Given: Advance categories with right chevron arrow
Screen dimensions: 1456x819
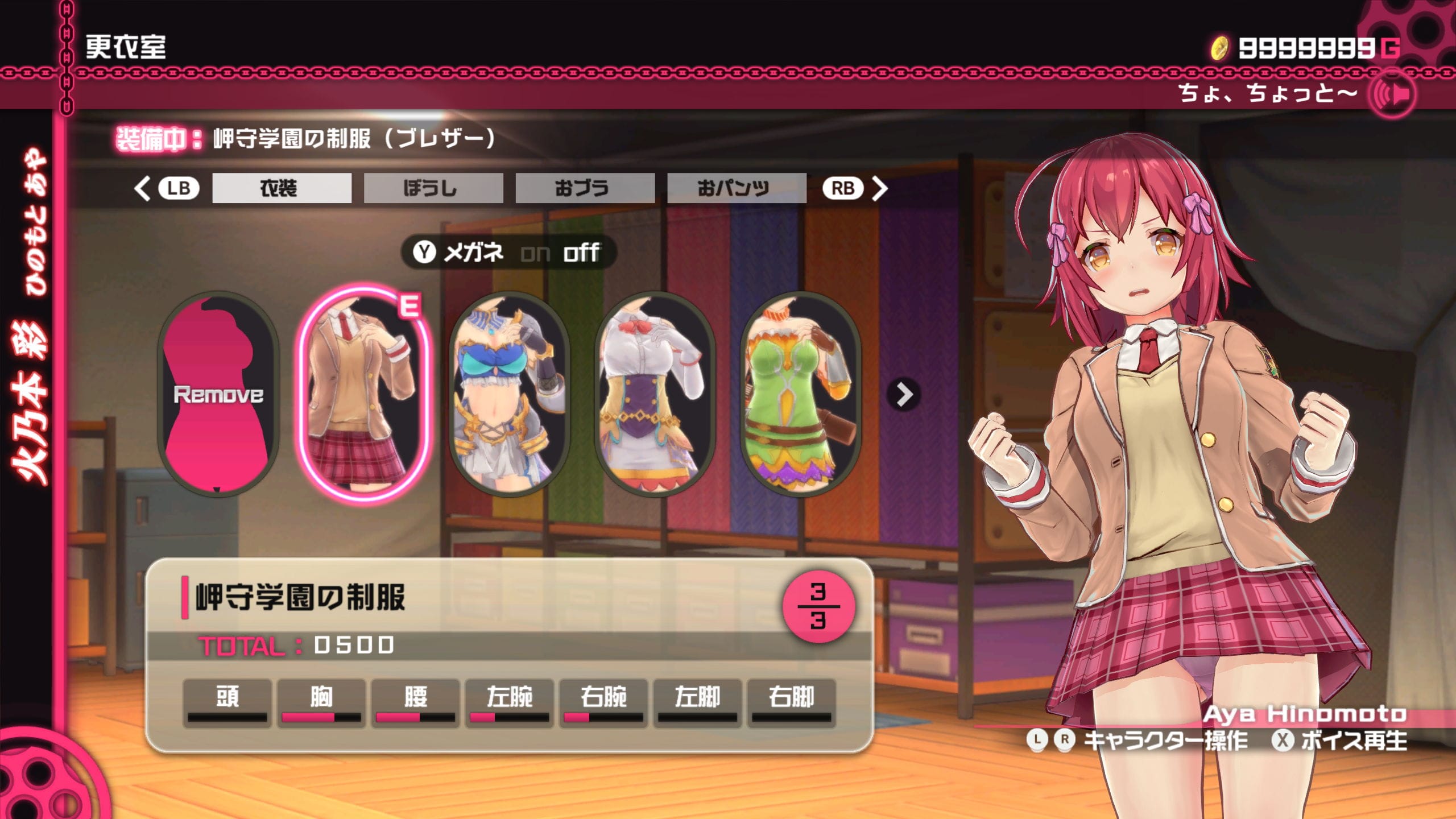Looking at the screenshot, I should click(879, 188).
